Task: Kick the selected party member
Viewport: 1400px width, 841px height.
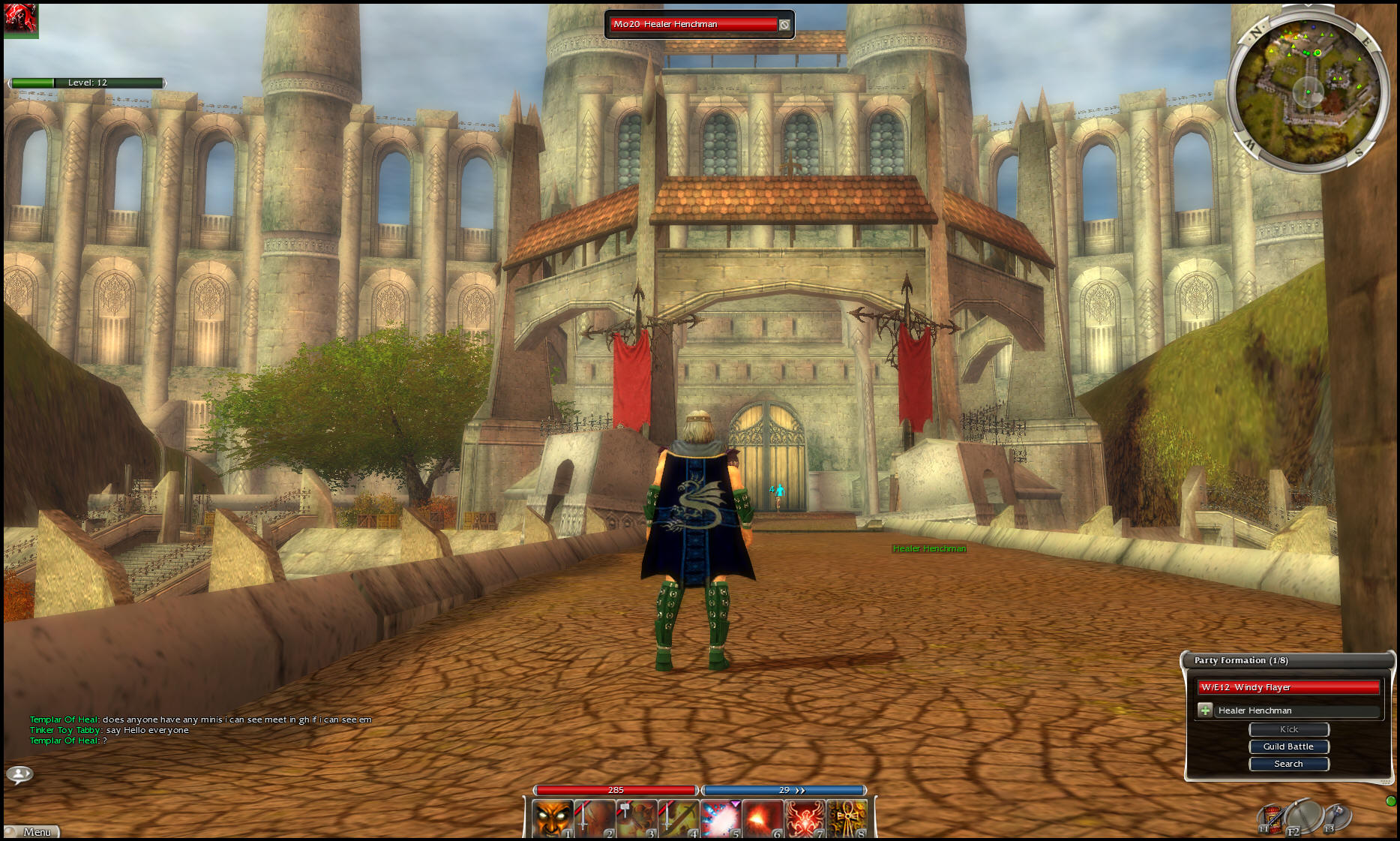Action: [1288, 729]
